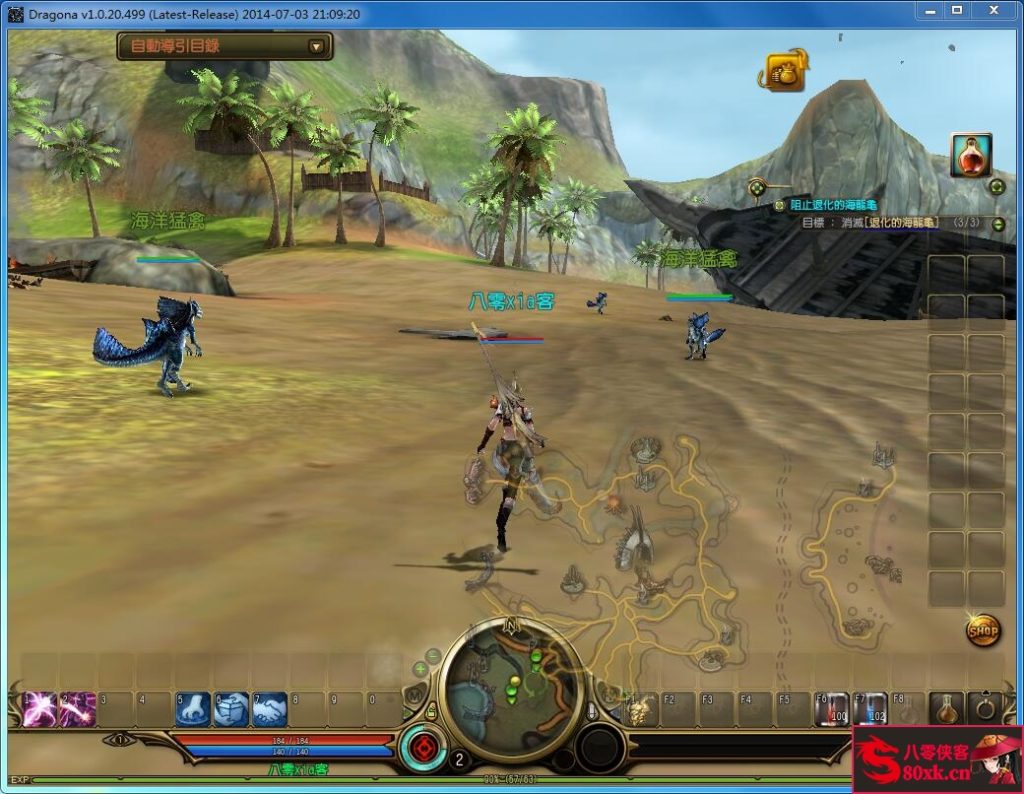Select the 阻止退化的海鬣龜 quest title
The height and width of the screenshot is (794, 1024).
(832, 205)
